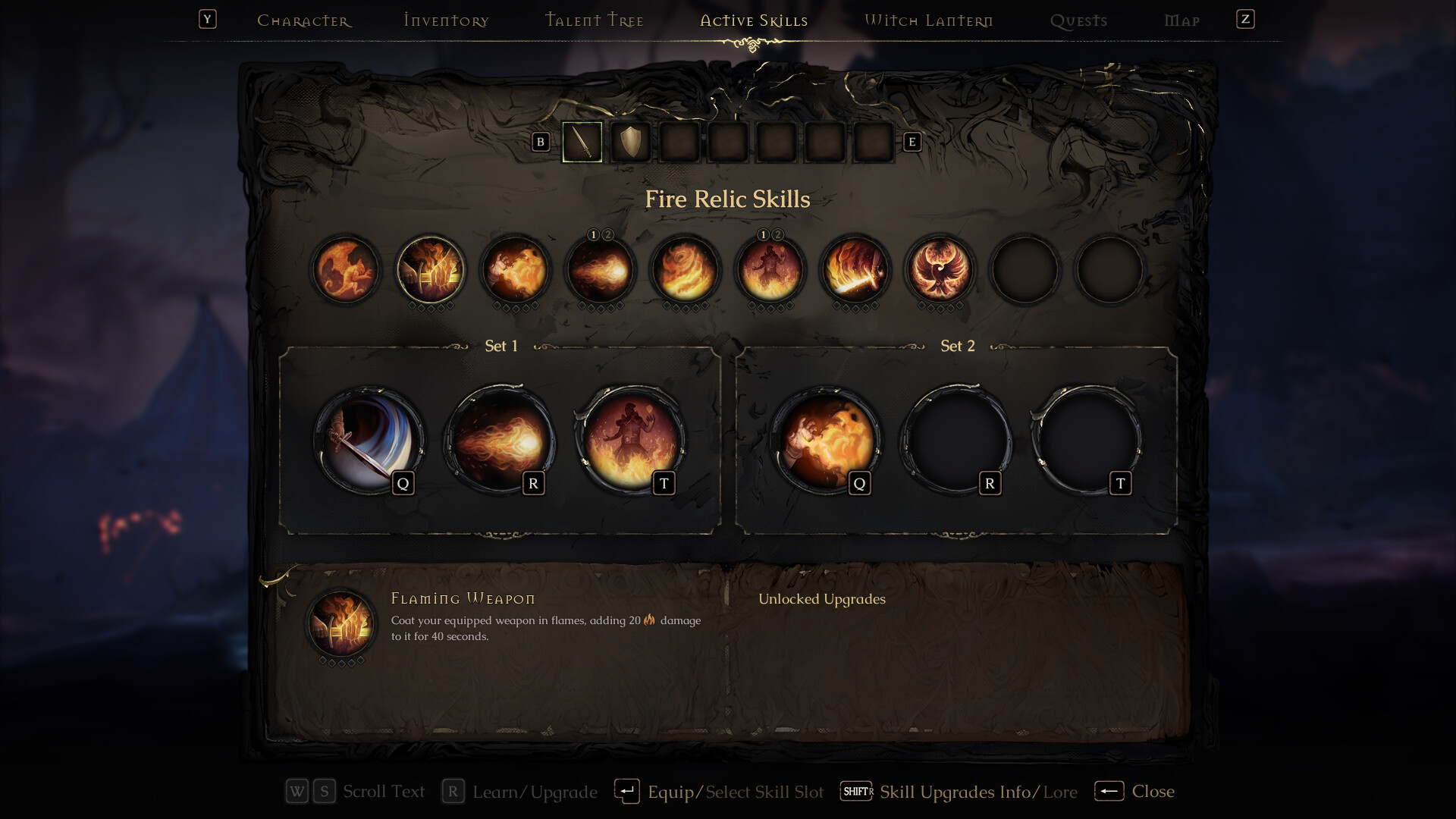1456x819 pixels.
Task: Open Skill Upgrades Info/Lore
Action: point(960,792)
